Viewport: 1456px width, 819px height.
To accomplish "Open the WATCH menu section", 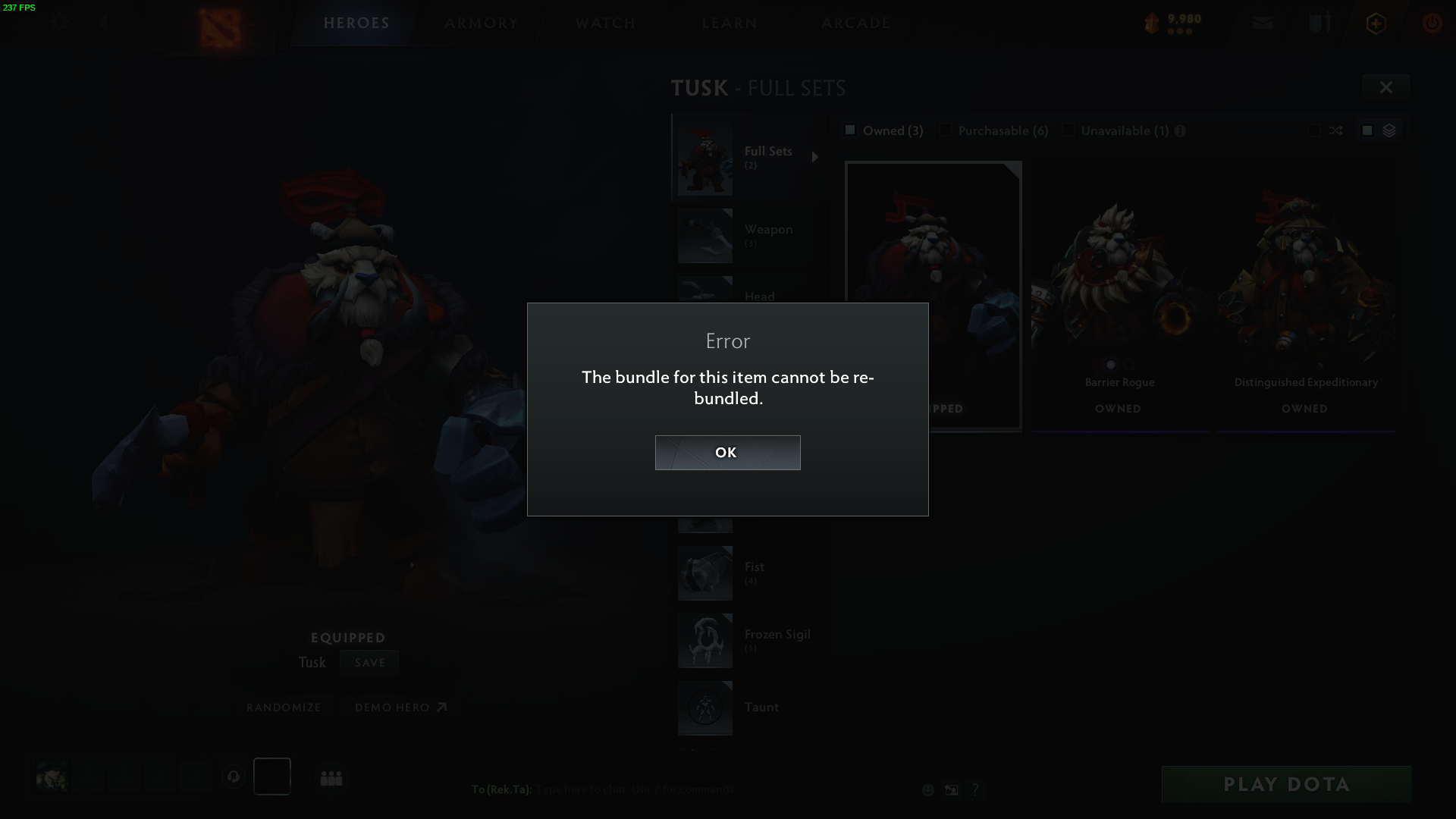I will pyautogui.click(x=604, y=23).
